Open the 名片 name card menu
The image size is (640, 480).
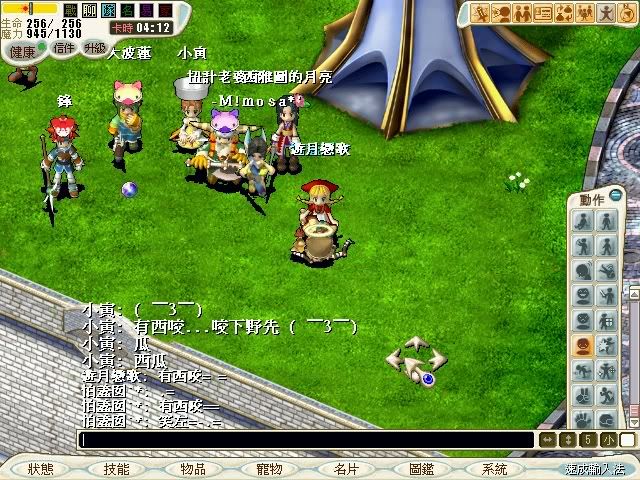coord(346,469)
